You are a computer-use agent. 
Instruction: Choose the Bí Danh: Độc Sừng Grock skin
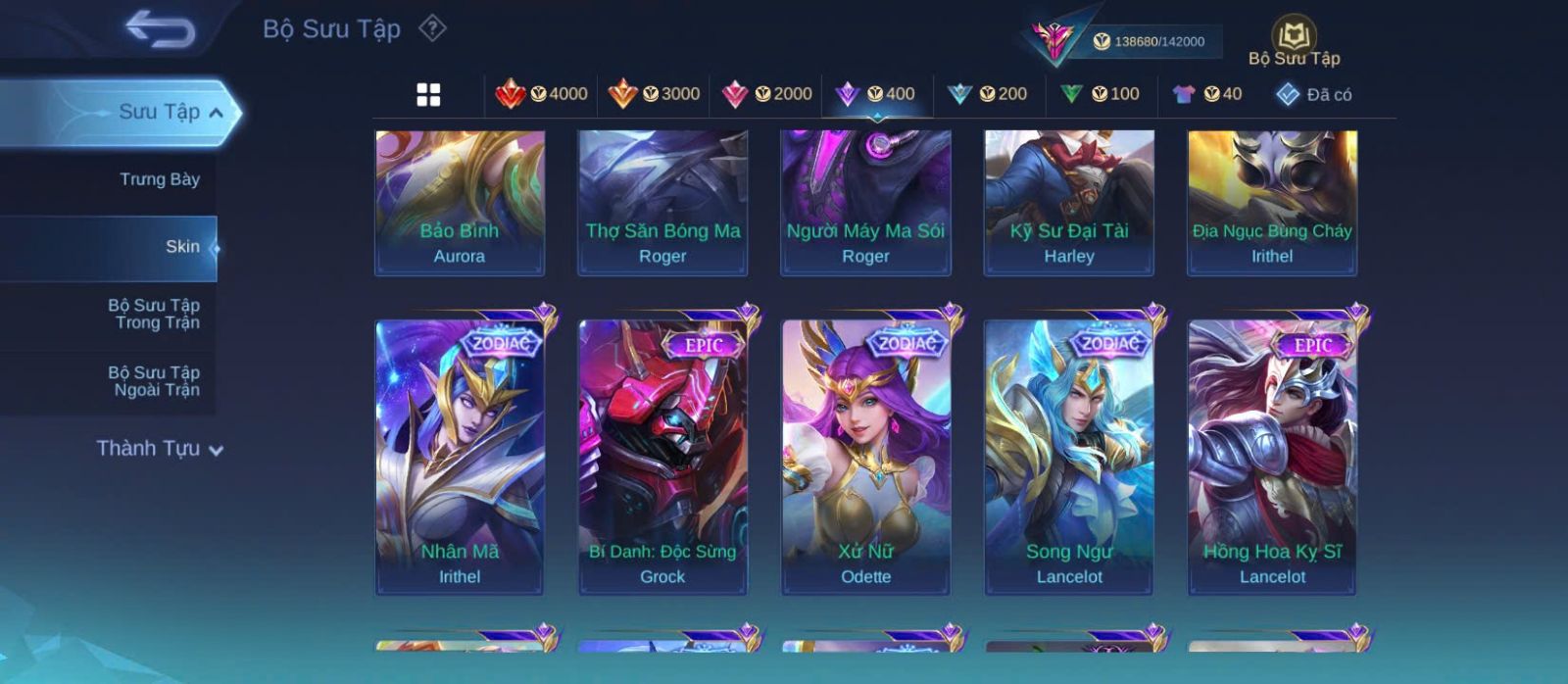[662, 457]
